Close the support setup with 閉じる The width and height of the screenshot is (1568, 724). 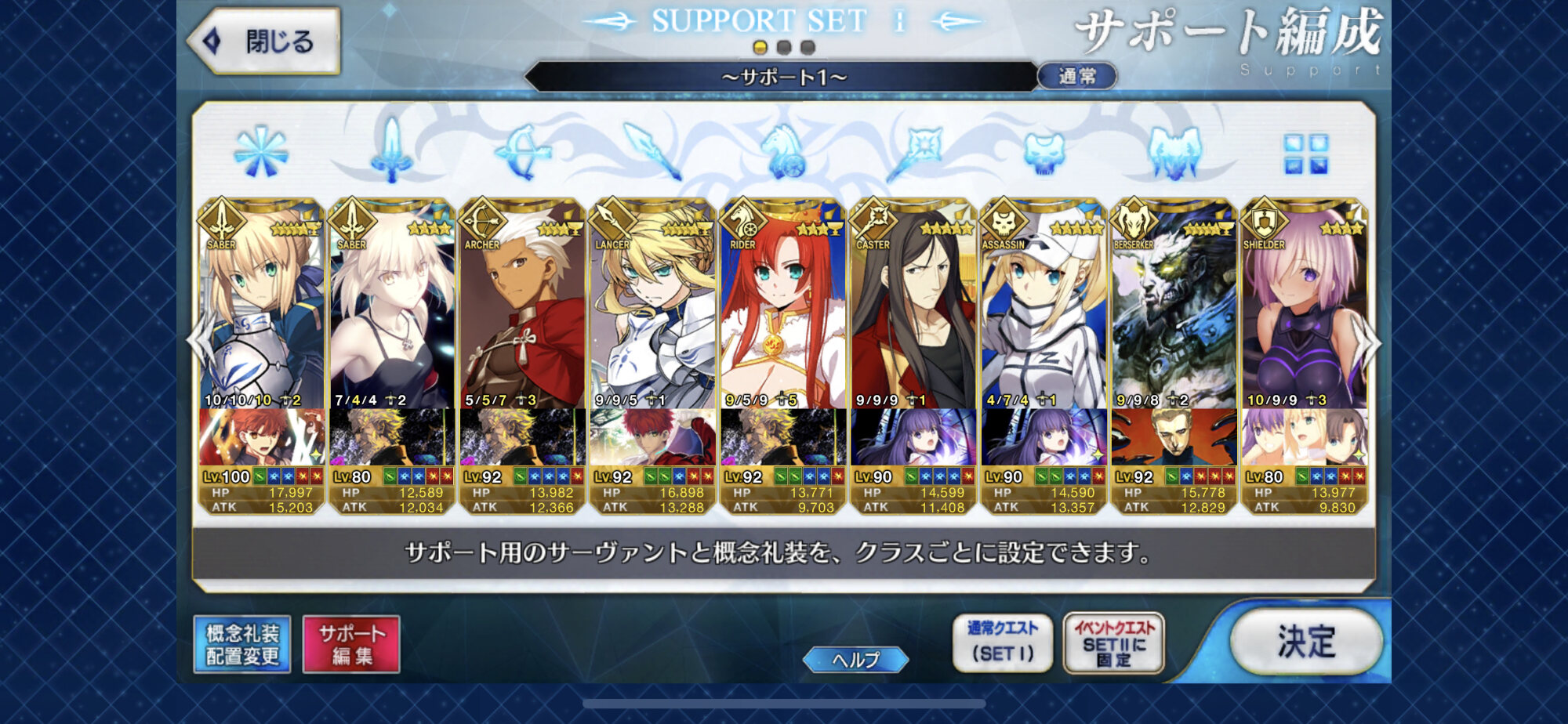click(264, 41)
